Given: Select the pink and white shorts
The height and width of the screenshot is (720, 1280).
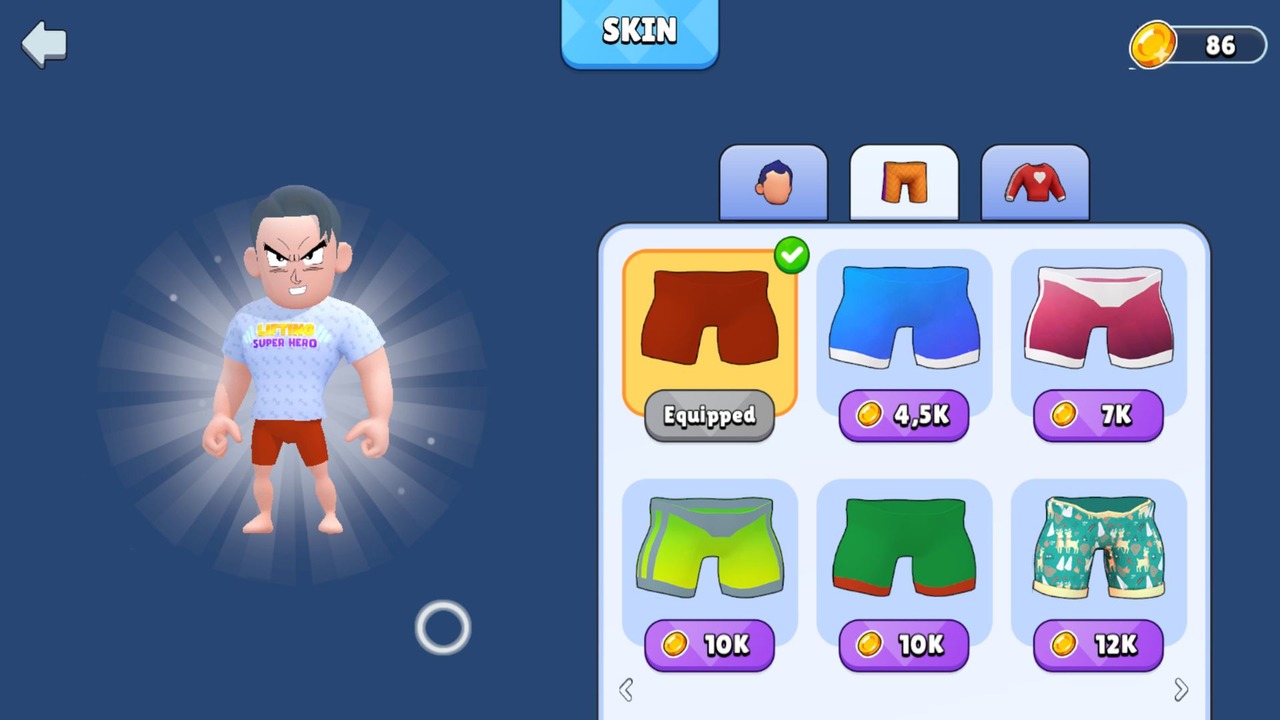Looking at the screenshot, I should (x=1098, y=315).
